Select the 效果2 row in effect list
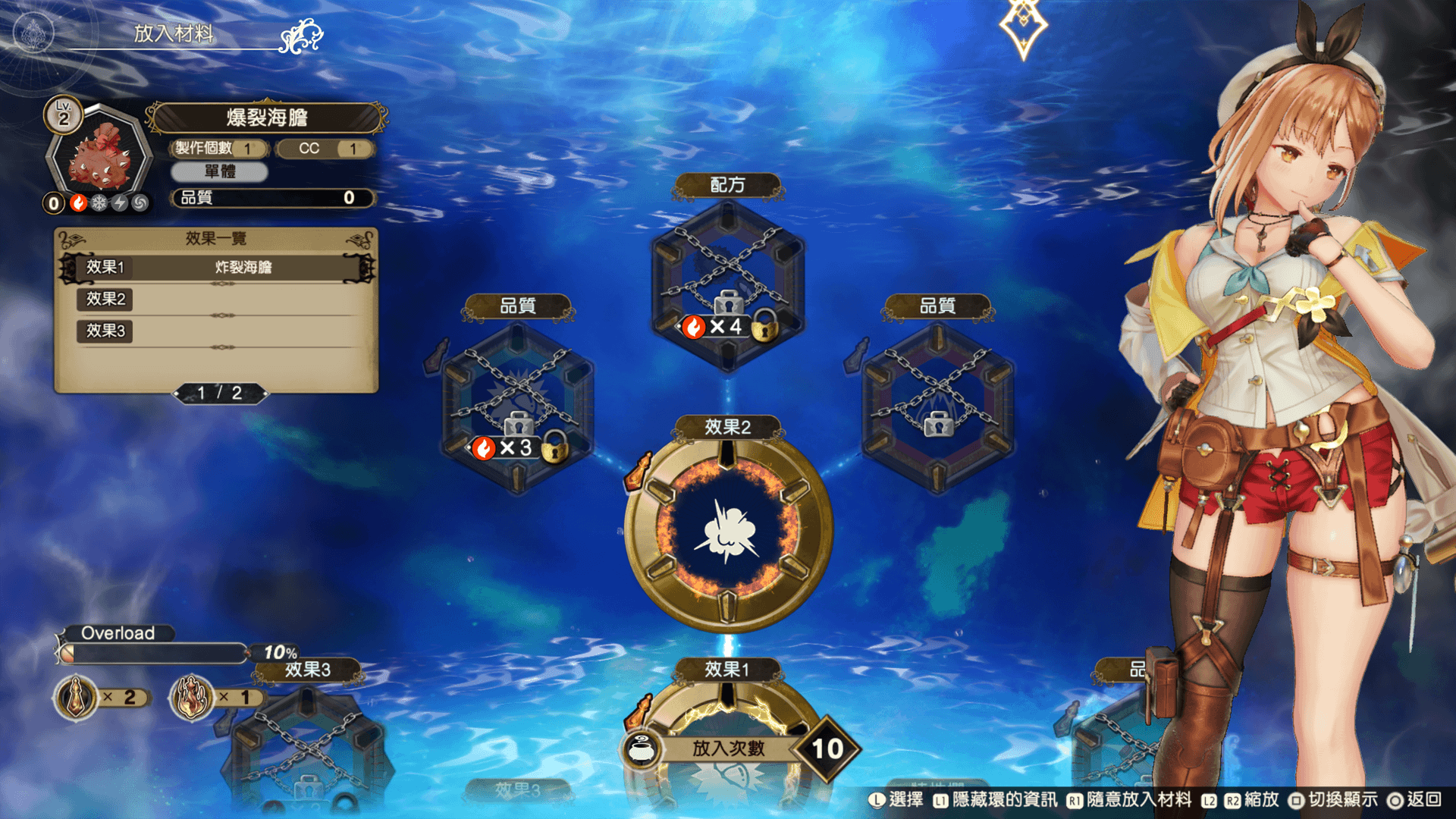Screen dimensions: 1456x819 pyautogui.click(x=217, y=299)
